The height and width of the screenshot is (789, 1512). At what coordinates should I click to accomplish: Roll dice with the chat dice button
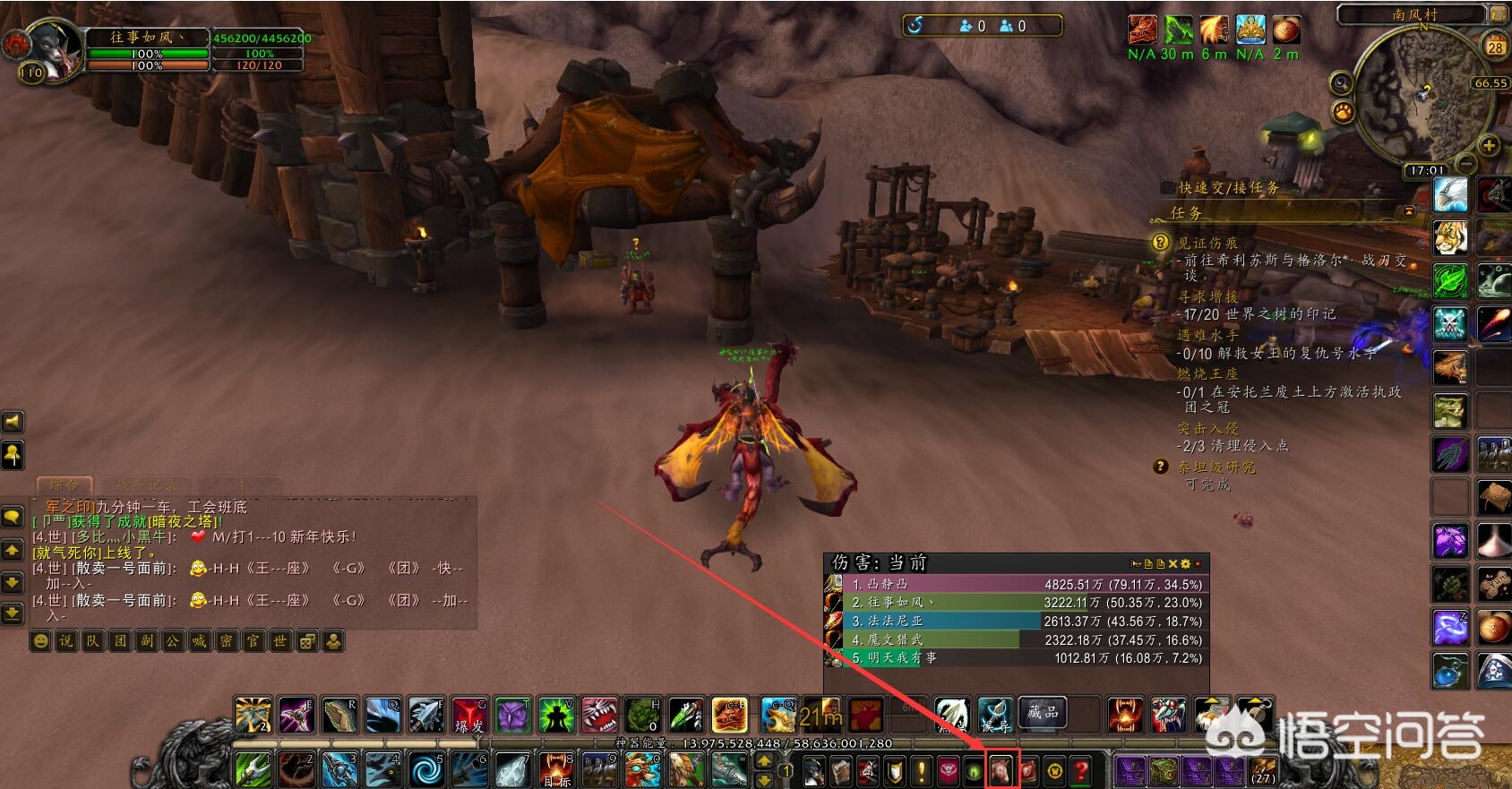307,641
